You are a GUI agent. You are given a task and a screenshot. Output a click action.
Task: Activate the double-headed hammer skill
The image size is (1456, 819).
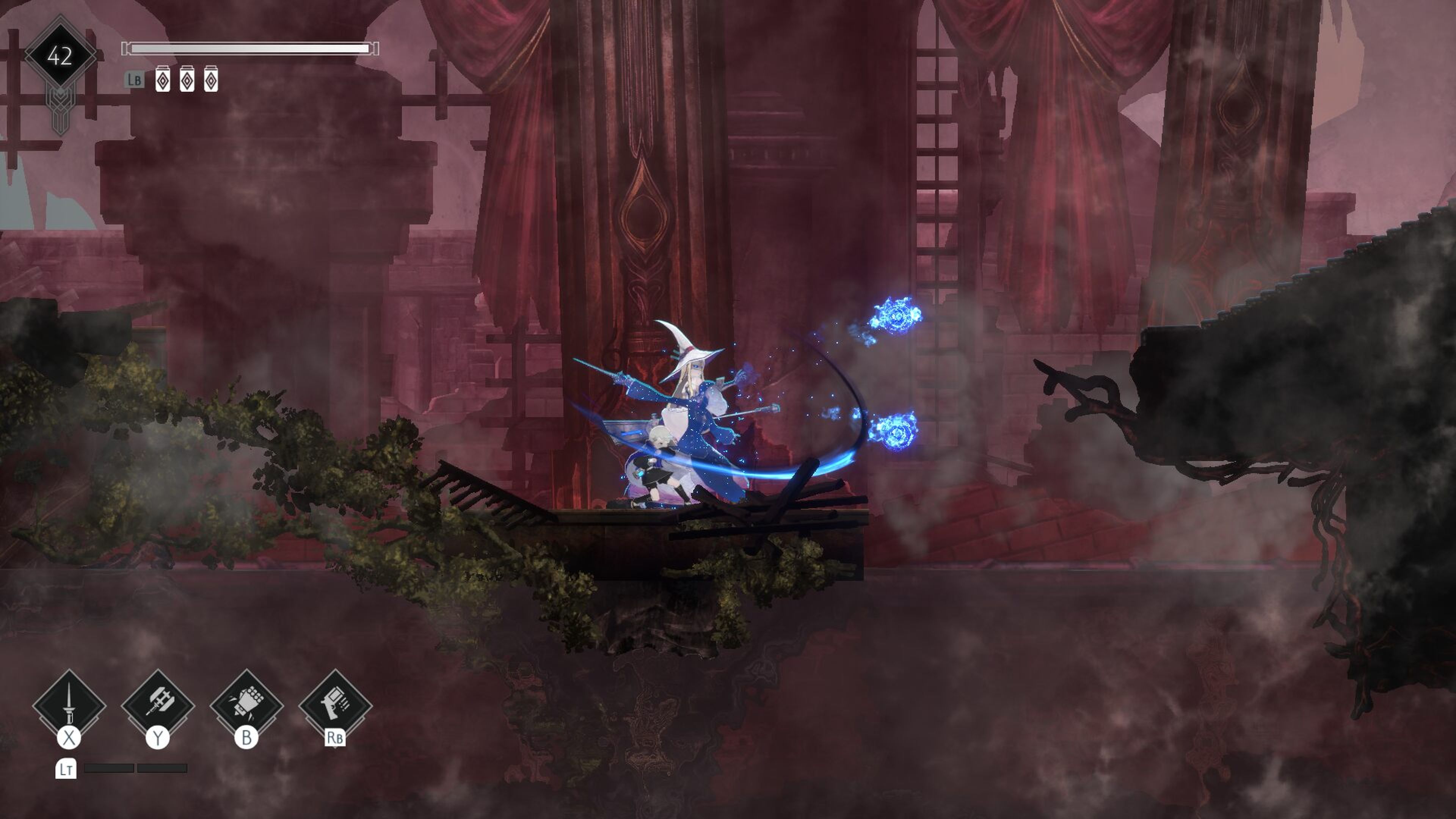[158, 704]
